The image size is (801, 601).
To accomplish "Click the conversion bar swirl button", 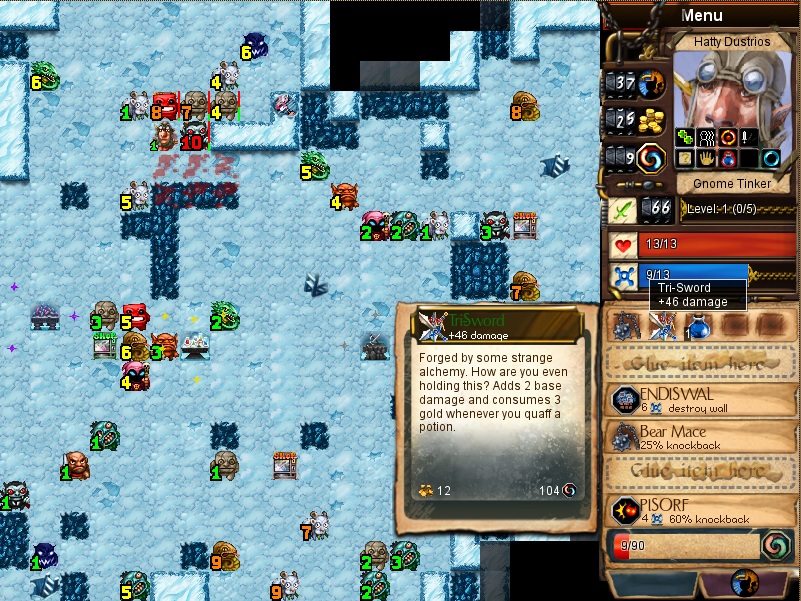I will [774, 546].
